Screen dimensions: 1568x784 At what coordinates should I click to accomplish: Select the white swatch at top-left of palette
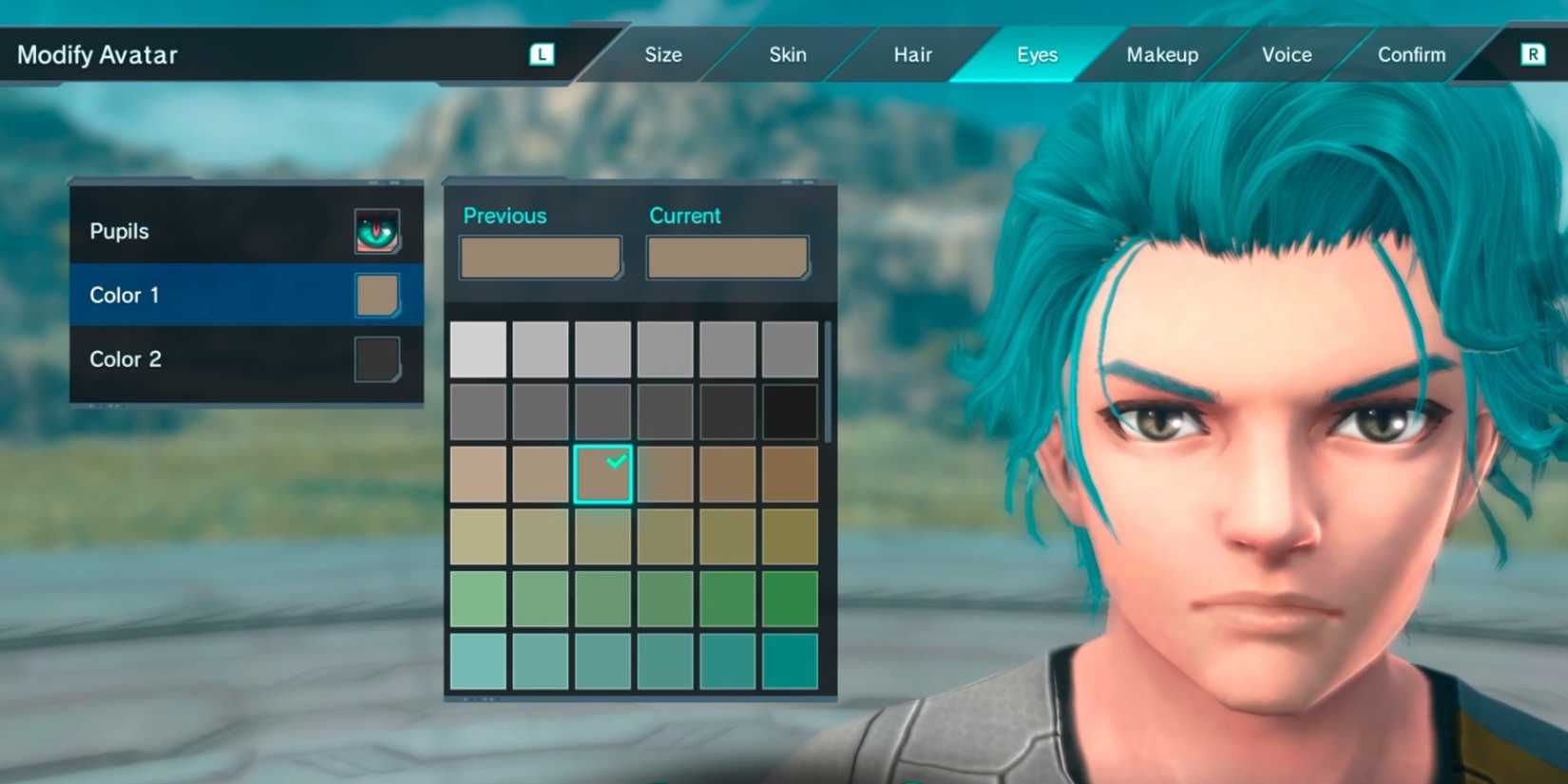click(x=478, y=348)
